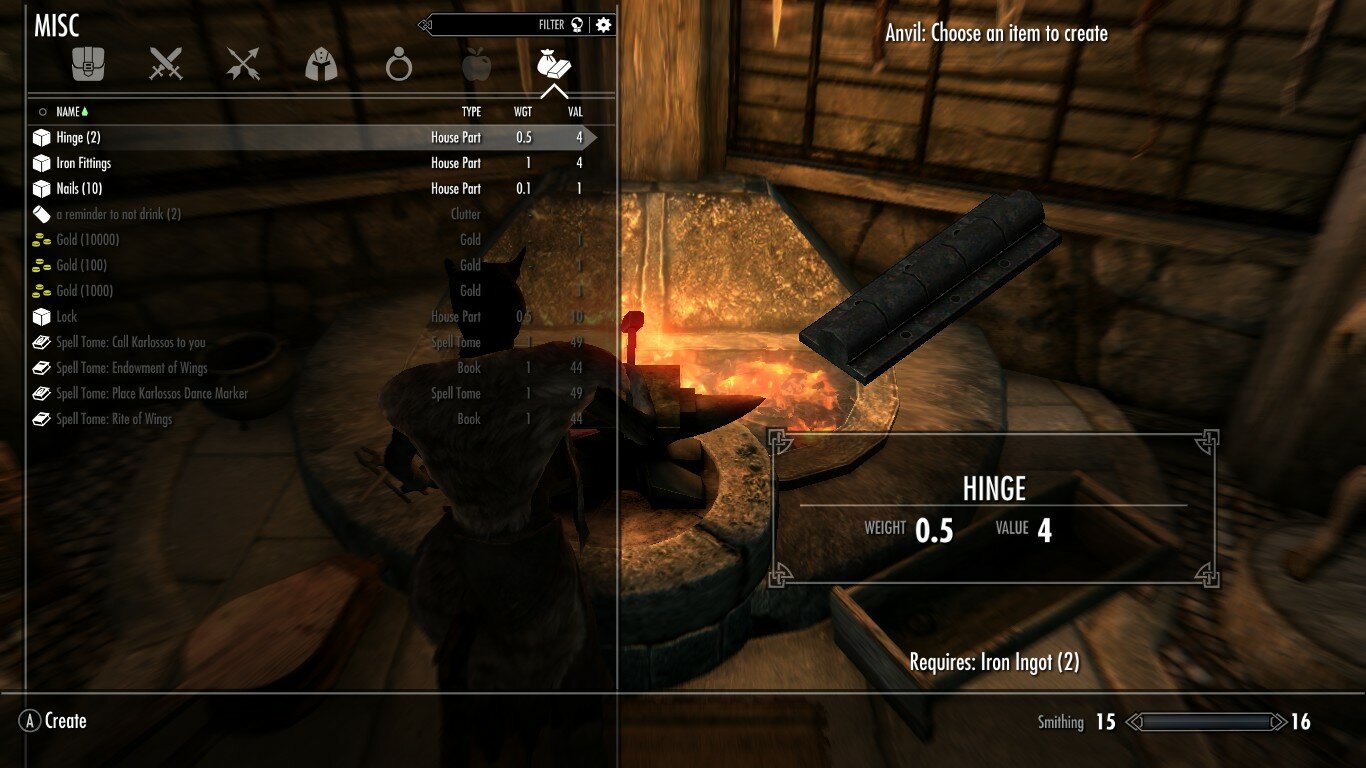Open the settings gear icon
The image size is (1366, 768).
[x=601, y=24]
